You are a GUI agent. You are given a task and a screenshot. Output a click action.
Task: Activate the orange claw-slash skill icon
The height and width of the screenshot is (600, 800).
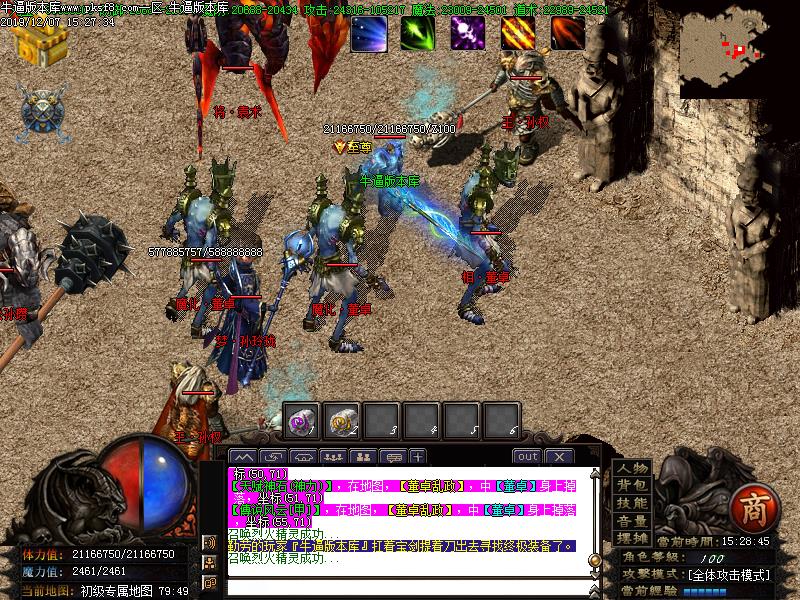pyautogui.click(x=517, y=33)
